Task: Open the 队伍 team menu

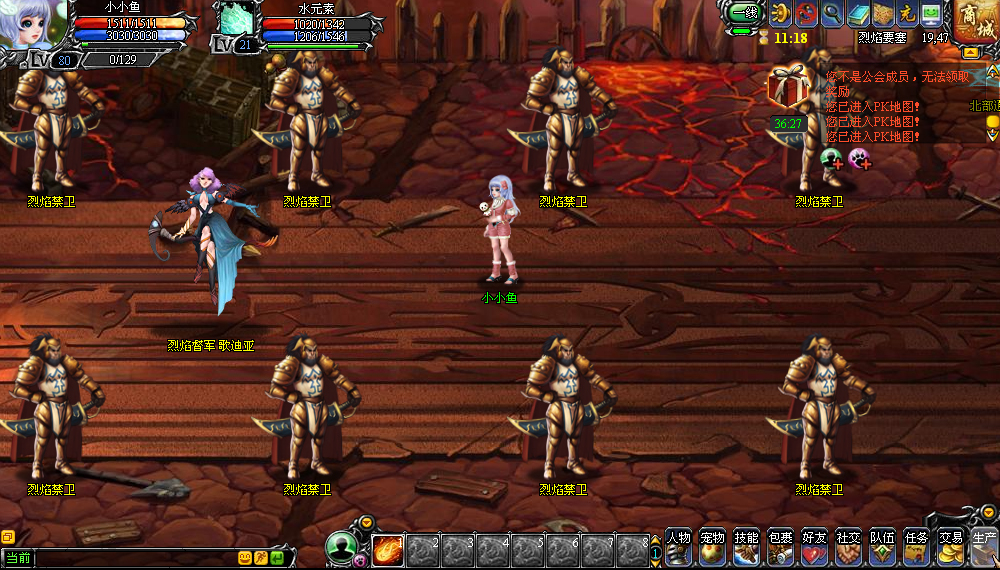Action: tap(882, 548)
